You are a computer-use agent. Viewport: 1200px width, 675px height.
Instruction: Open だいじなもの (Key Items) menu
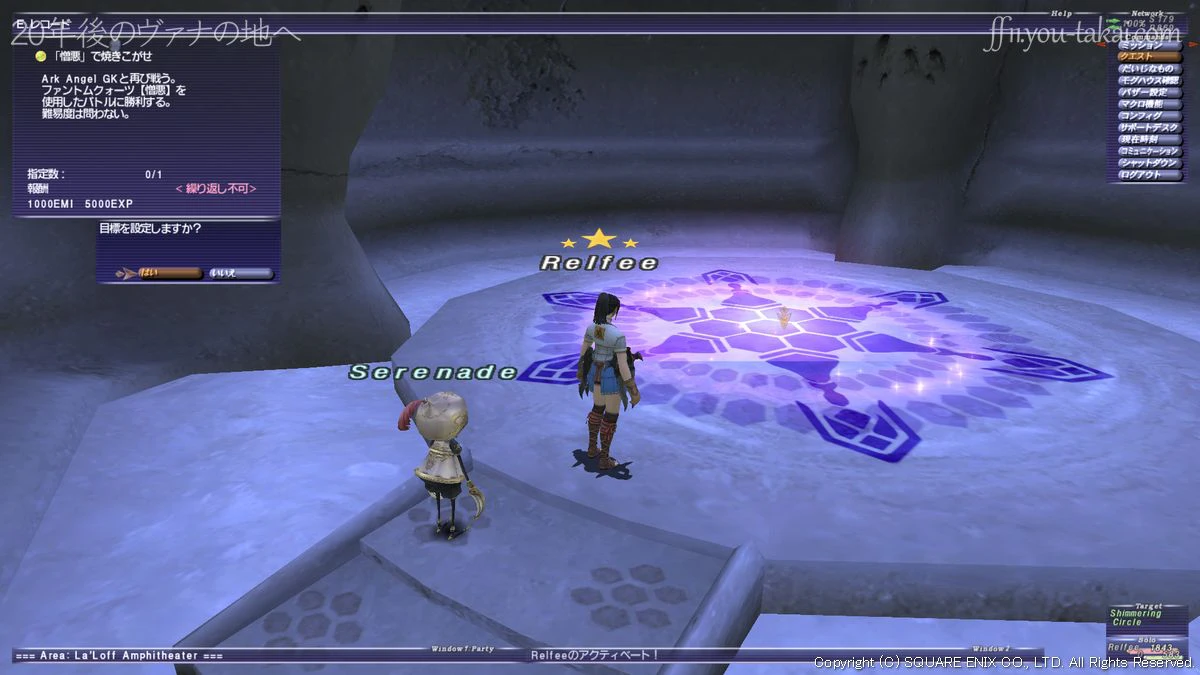(x=1149, y=69)
